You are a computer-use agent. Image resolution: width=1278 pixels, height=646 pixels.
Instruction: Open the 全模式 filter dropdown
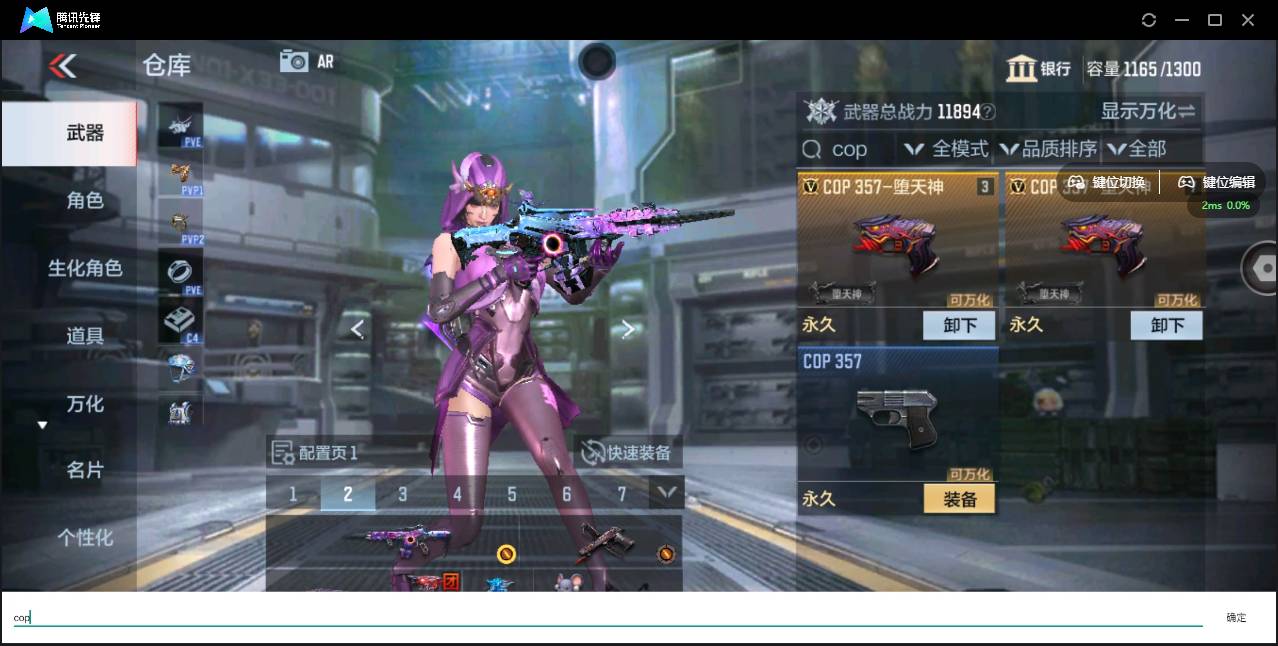point(947,149)
